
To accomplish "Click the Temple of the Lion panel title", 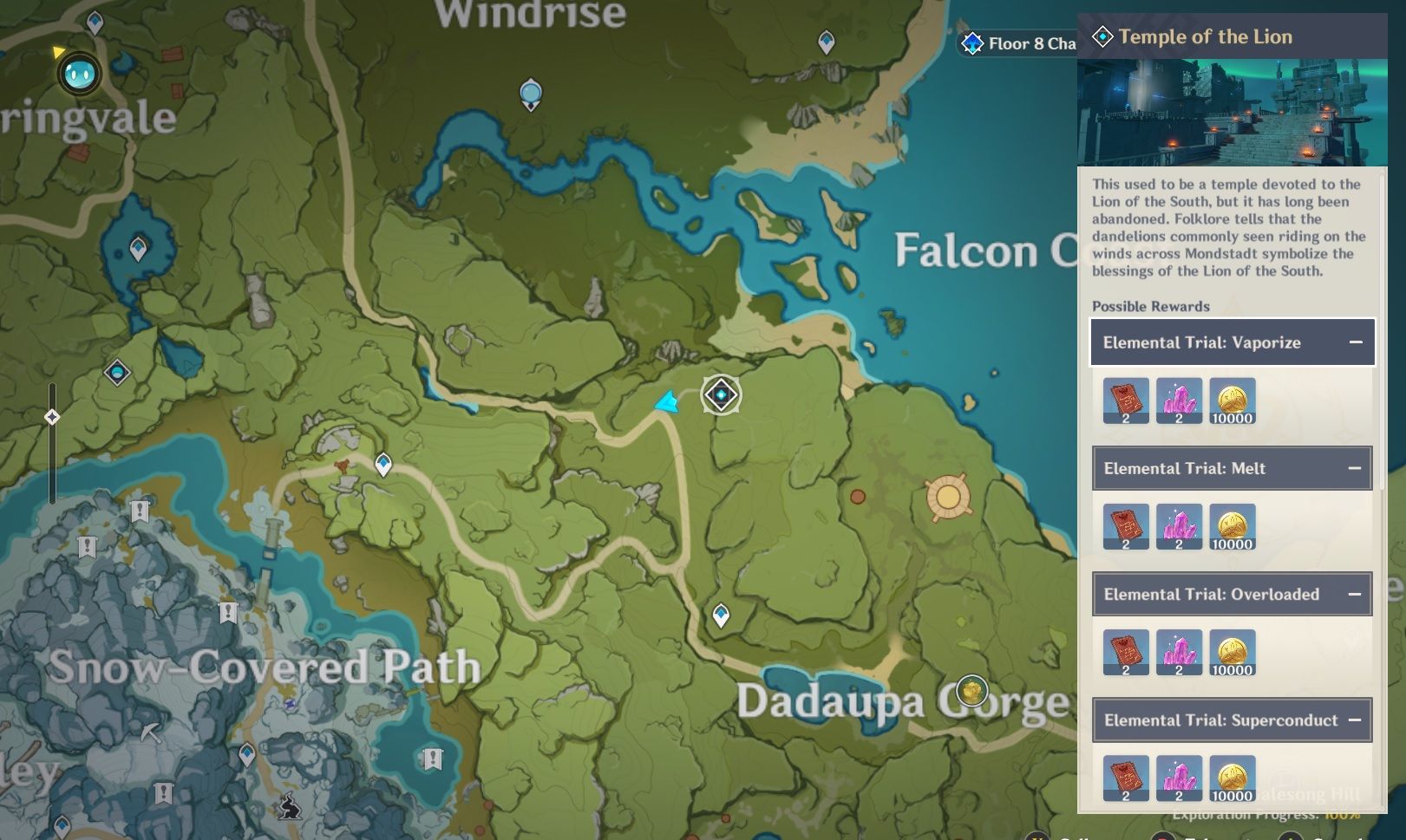I will pos(1204,37).
